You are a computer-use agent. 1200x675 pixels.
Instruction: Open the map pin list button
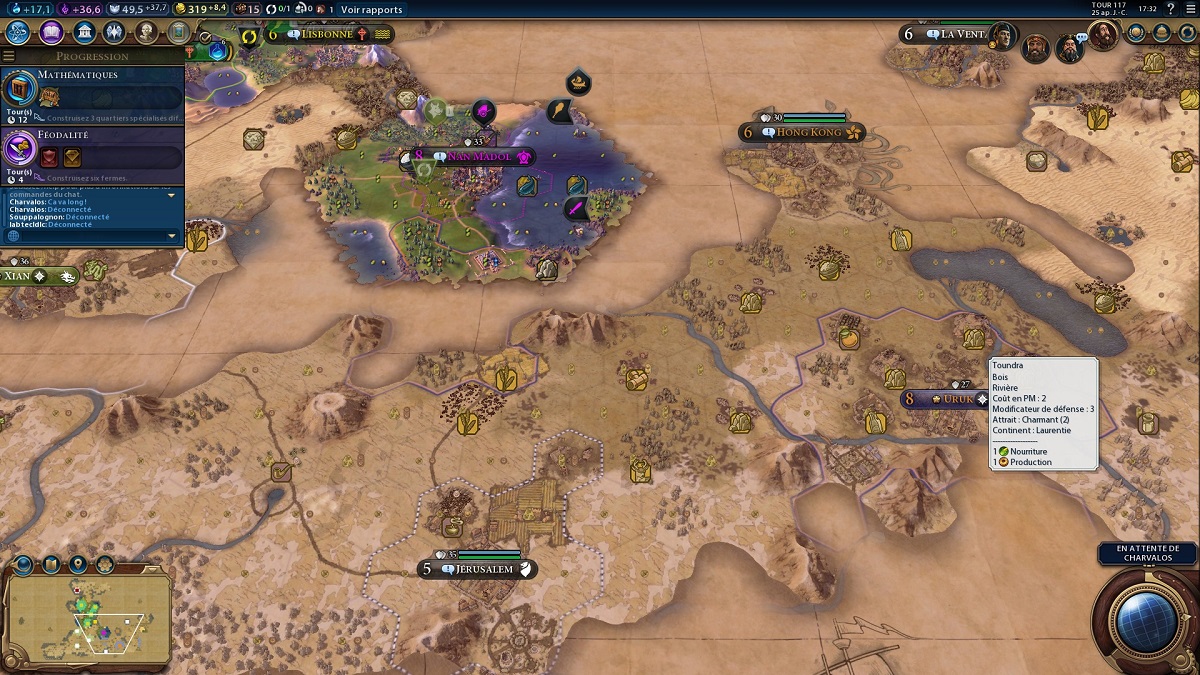click(77, 566)
